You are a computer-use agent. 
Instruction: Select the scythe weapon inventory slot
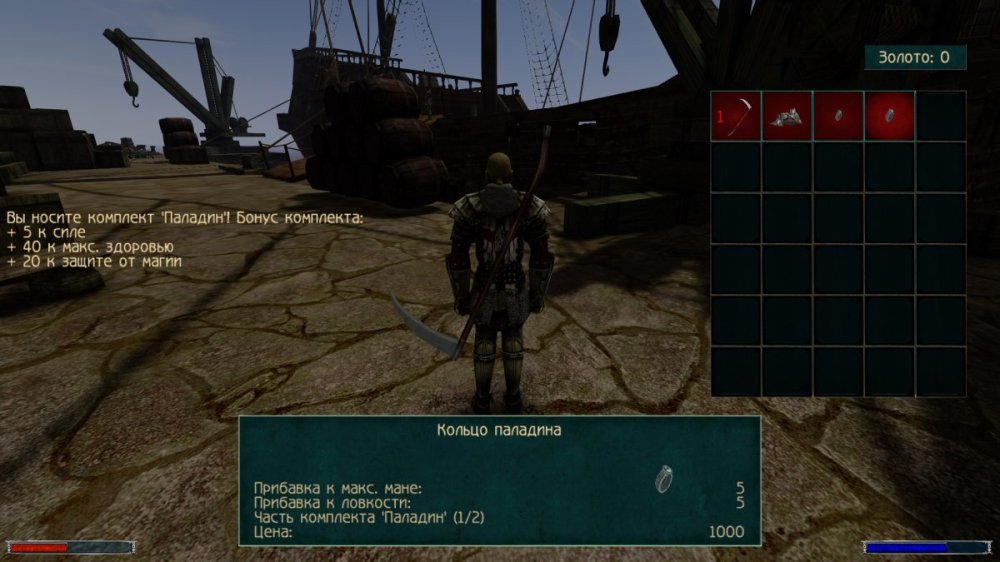736,116
